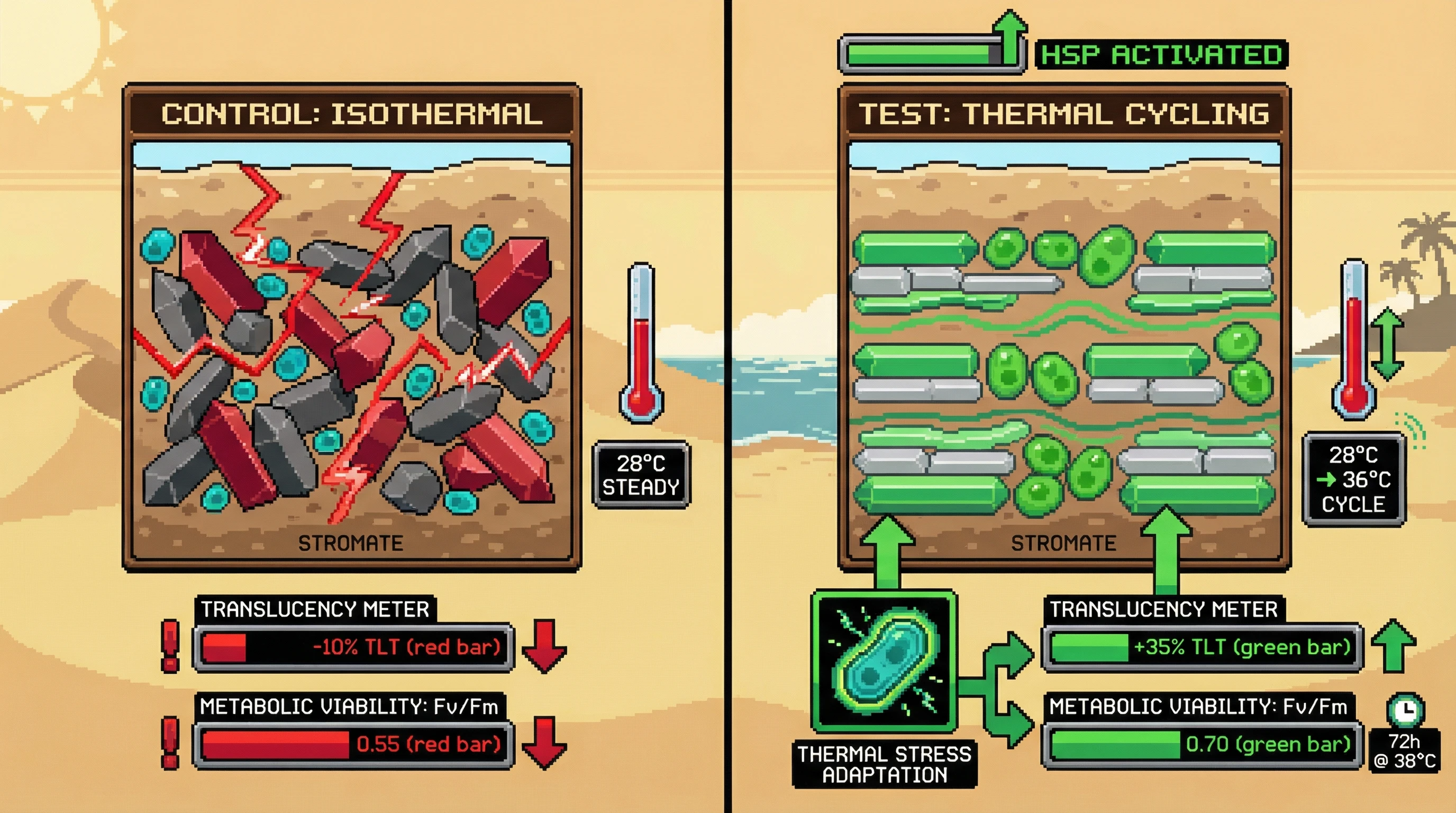The height and width of the screenshot is (813, 1456).
Task: Select the 28°C to 36°C Cycle box
Action: [x=1353, y=480]
